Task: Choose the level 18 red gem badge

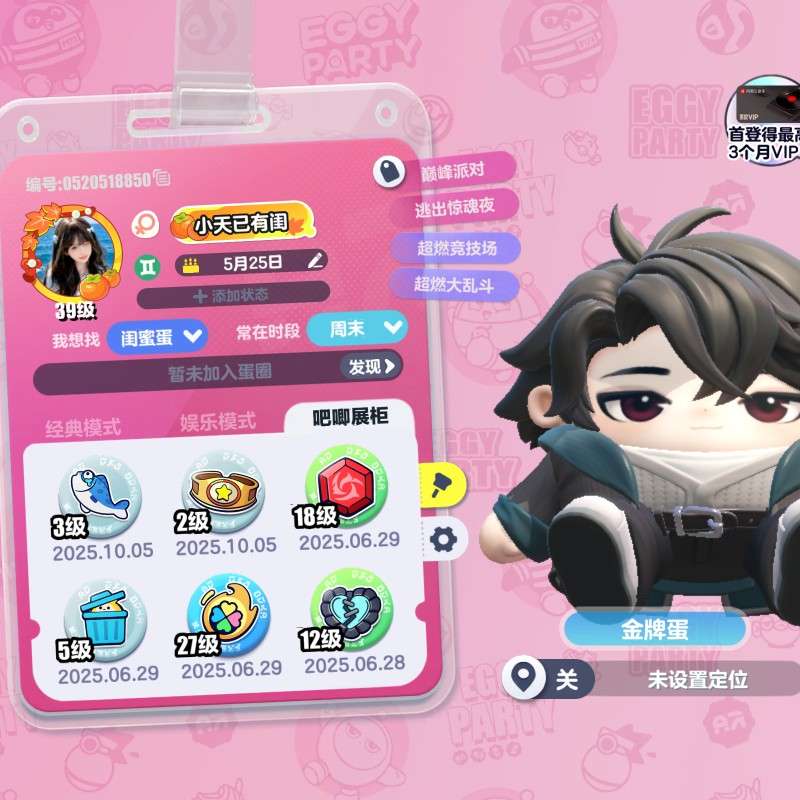Action: click(x=346, y=486)
